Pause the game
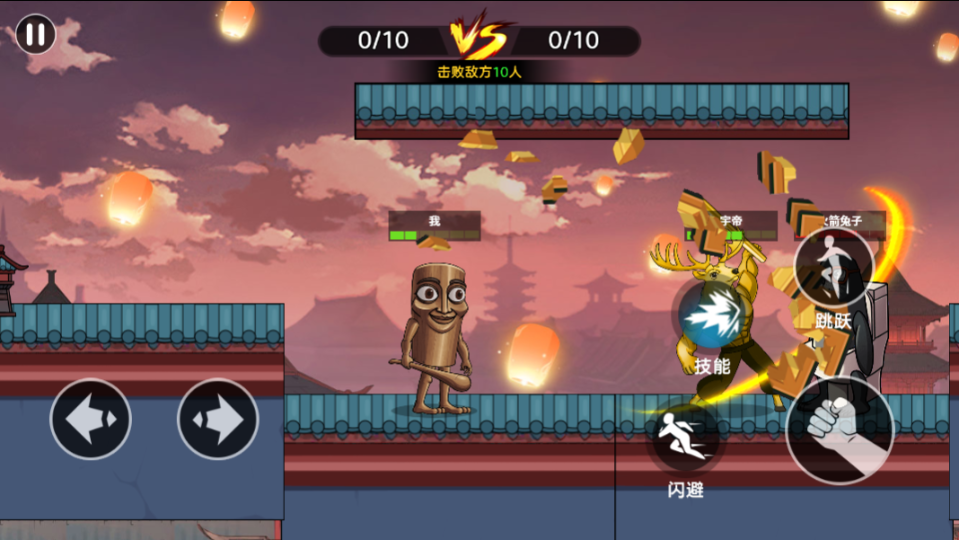 pyautogui.click(x=35, y=34)
